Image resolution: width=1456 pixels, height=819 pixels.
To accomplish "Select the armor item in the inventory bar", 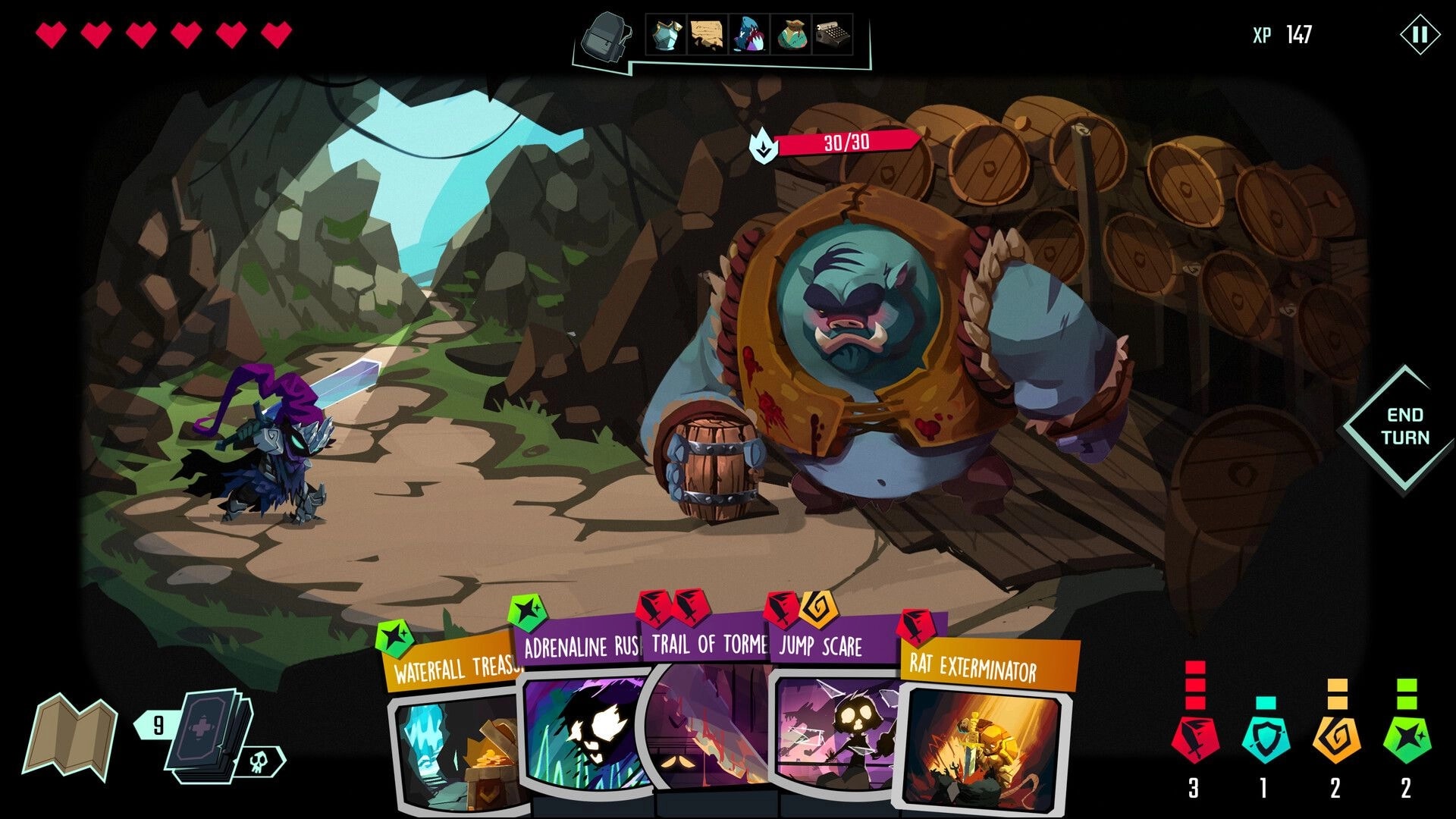I will [666, 34].
